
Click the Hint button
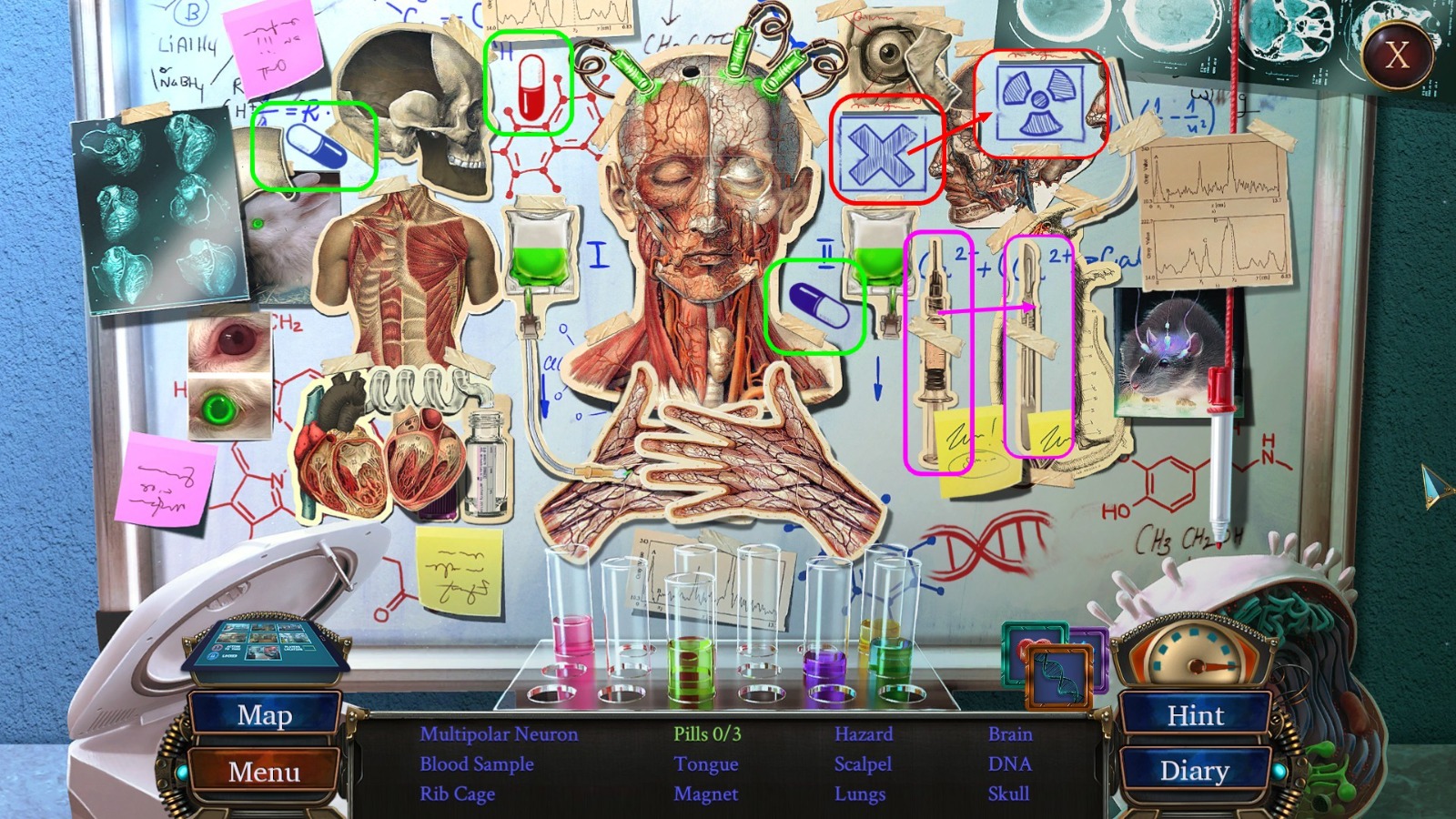point(1197,716)
